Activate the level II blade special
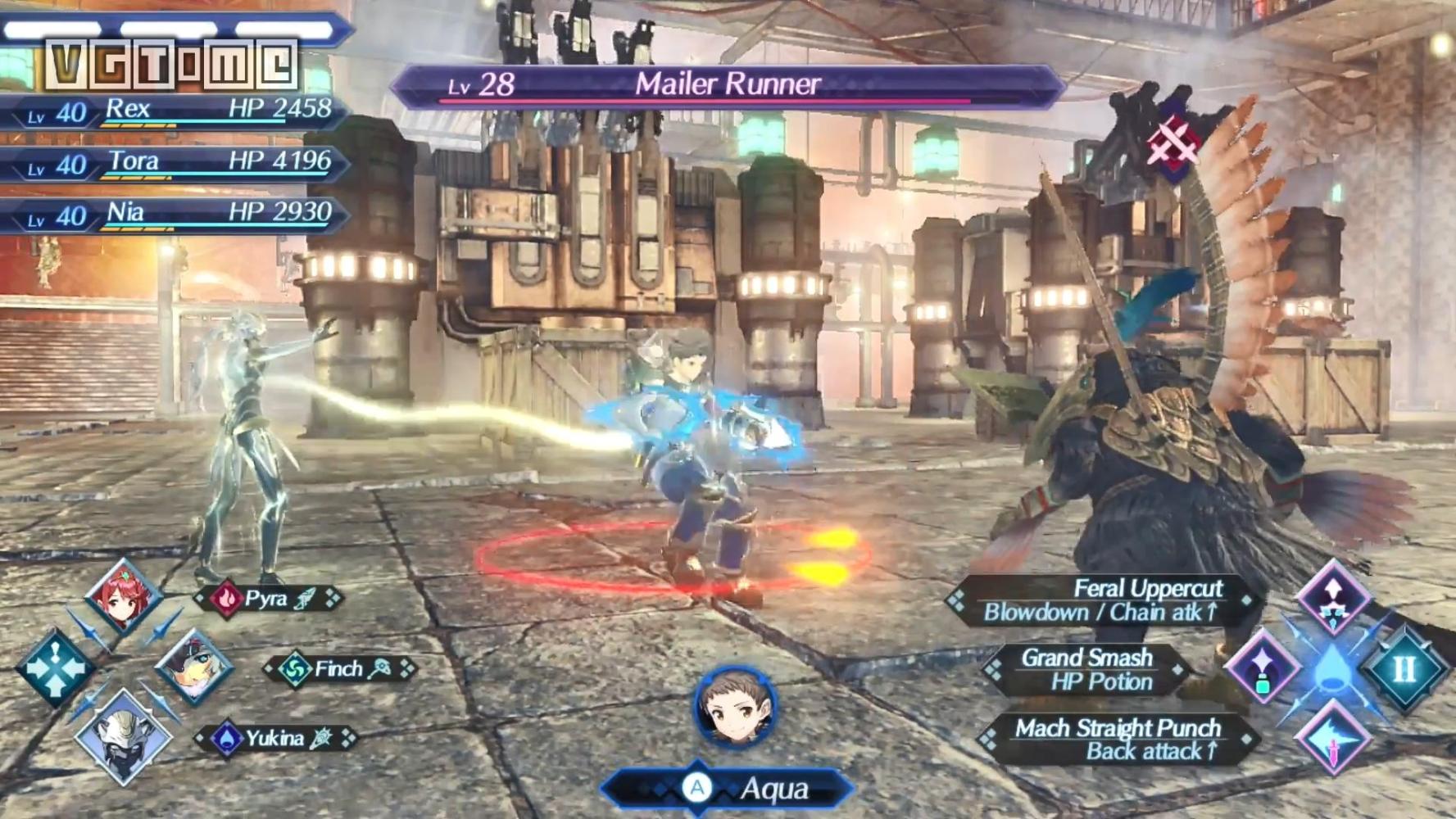The image size is (1456, 819). [x=1404, y=668]
